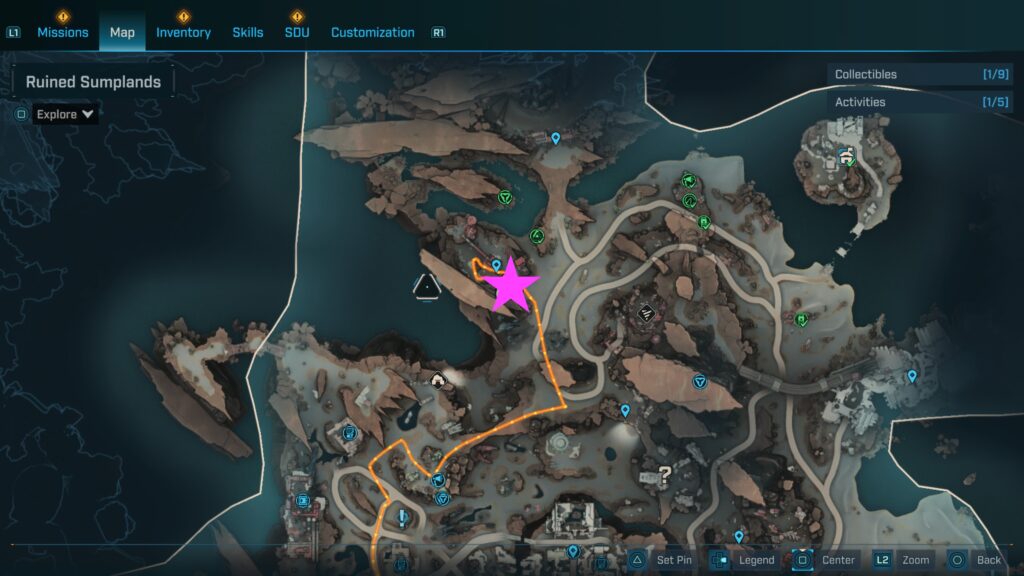Open the SDU tab

click(297, 32)
